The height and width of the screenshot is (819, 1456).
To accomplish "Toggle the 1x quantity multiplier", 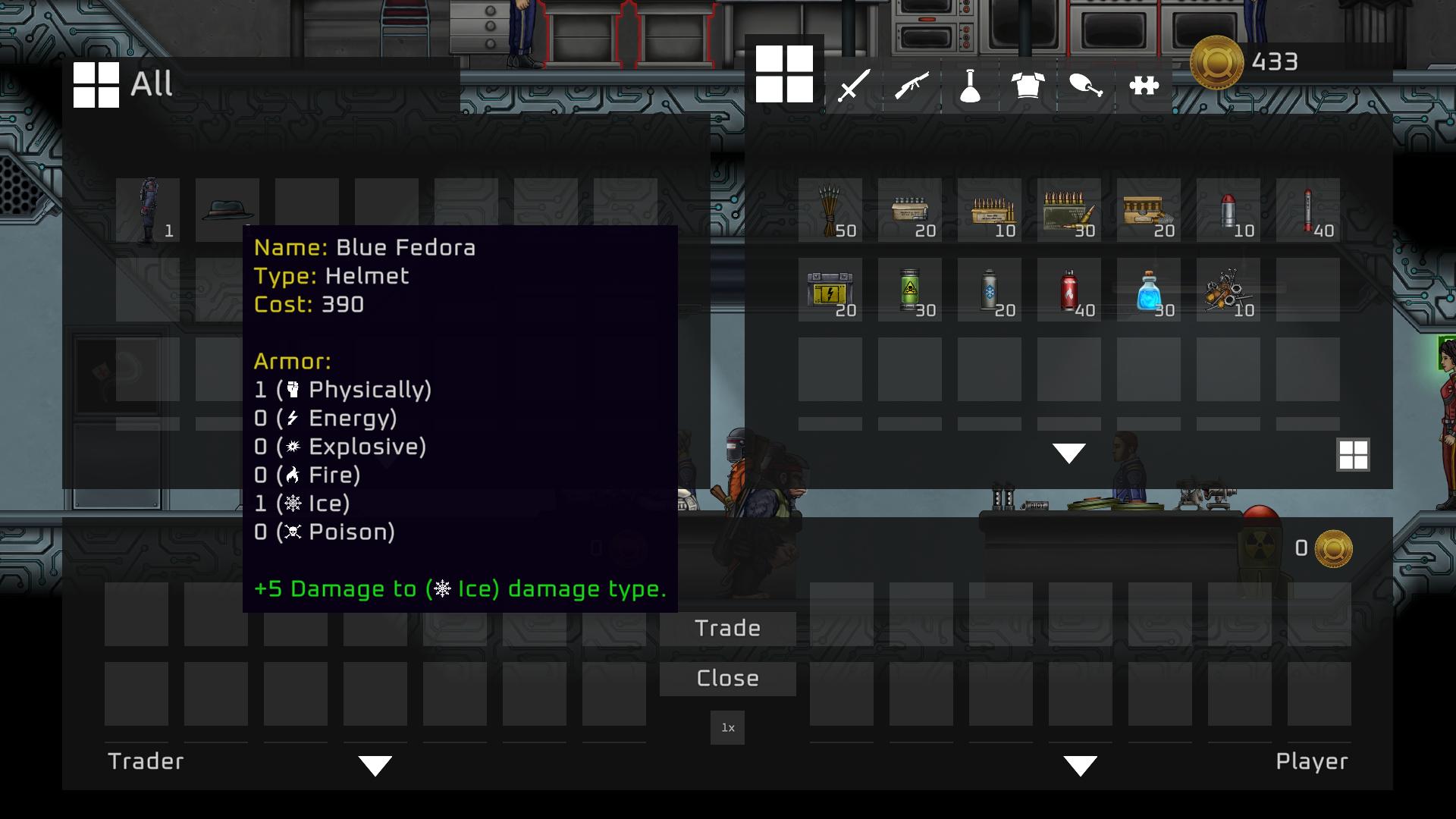I will point(727,728).
